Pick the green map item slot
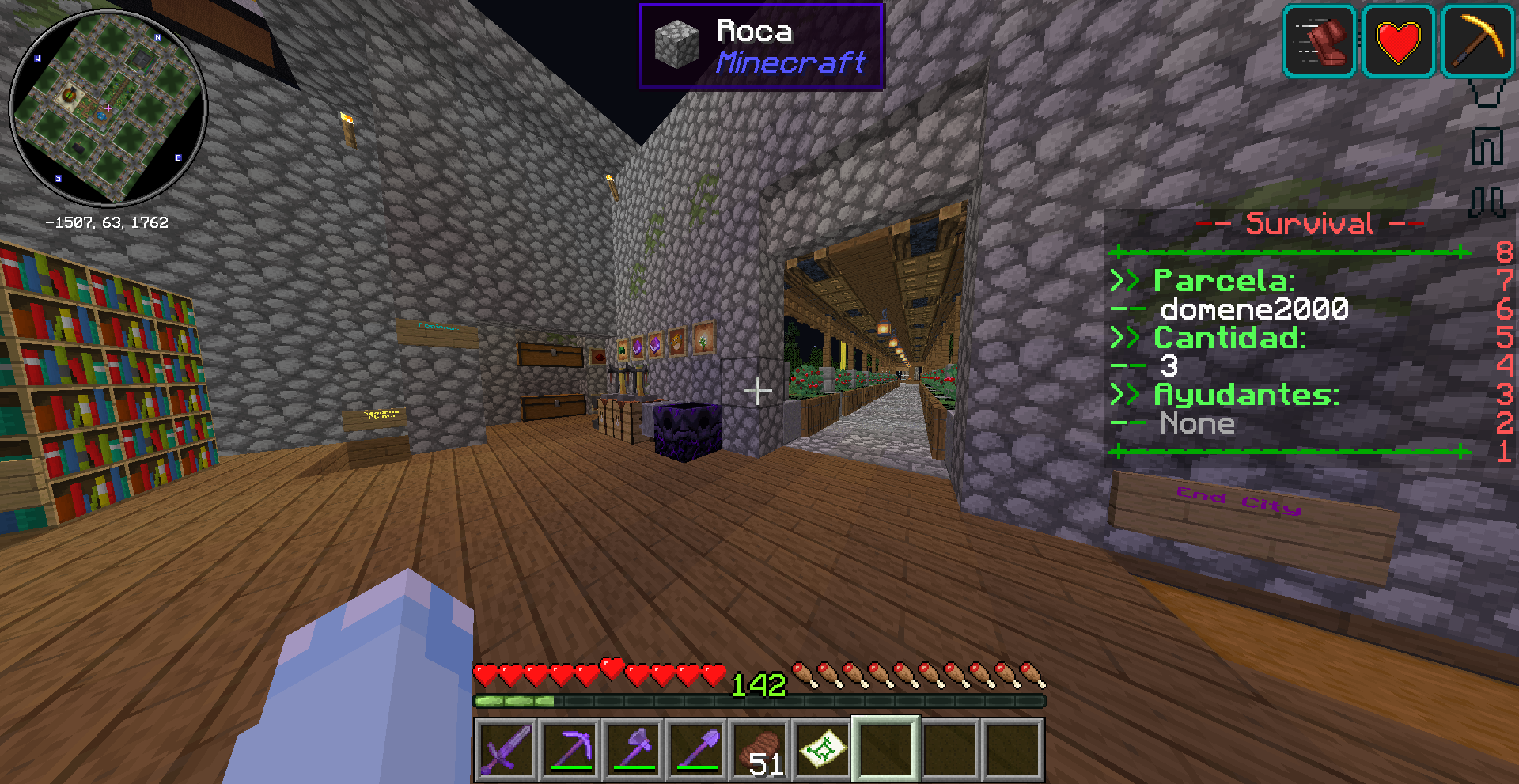Screen dimensions: 1519x784 pos(823,748)
